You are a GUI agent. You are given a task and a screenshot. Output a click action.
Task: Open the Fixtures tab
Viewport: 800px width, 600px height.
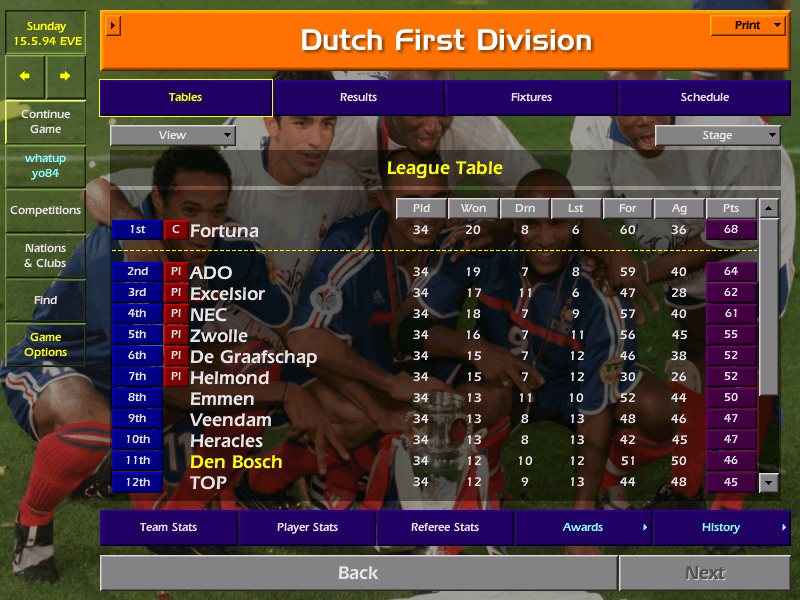coord(531,97)
